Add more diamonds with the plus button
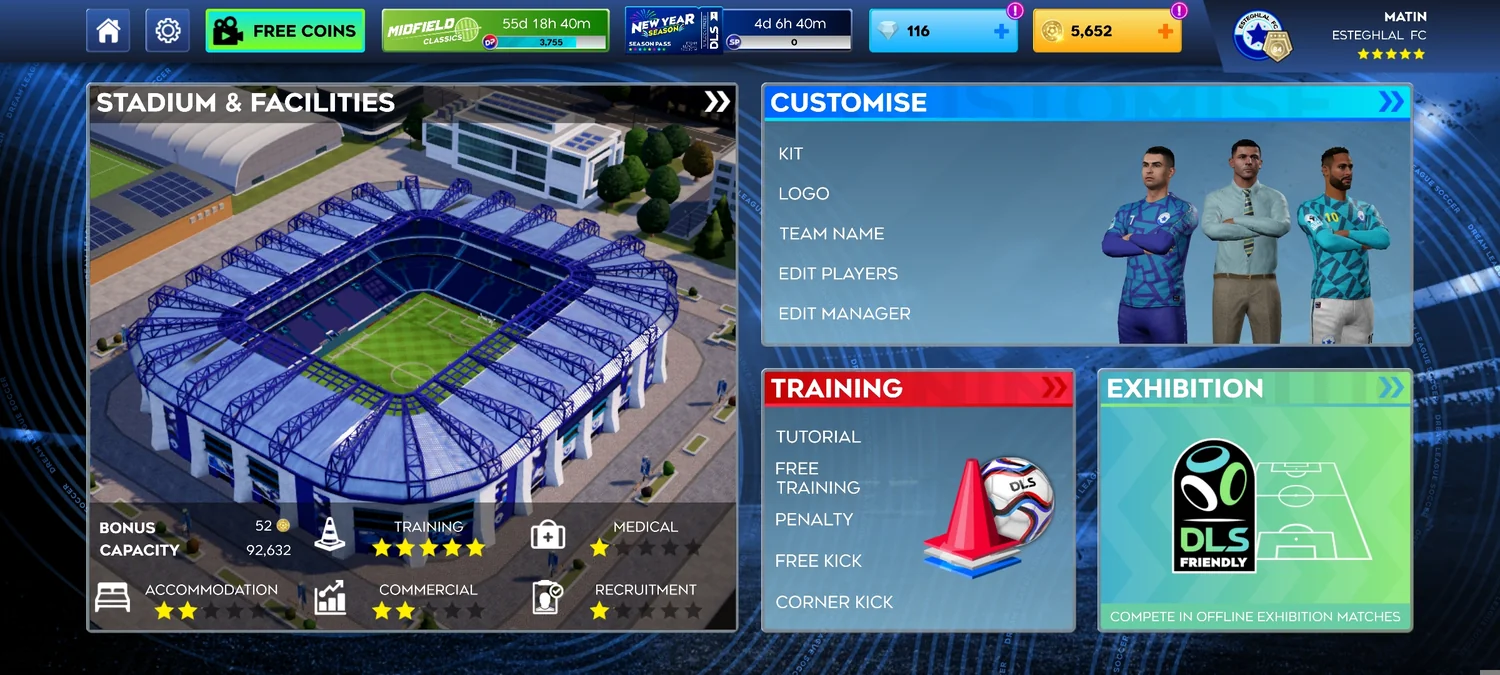The height and width of the screenshot is (675, 1500). coord(1001,31)
